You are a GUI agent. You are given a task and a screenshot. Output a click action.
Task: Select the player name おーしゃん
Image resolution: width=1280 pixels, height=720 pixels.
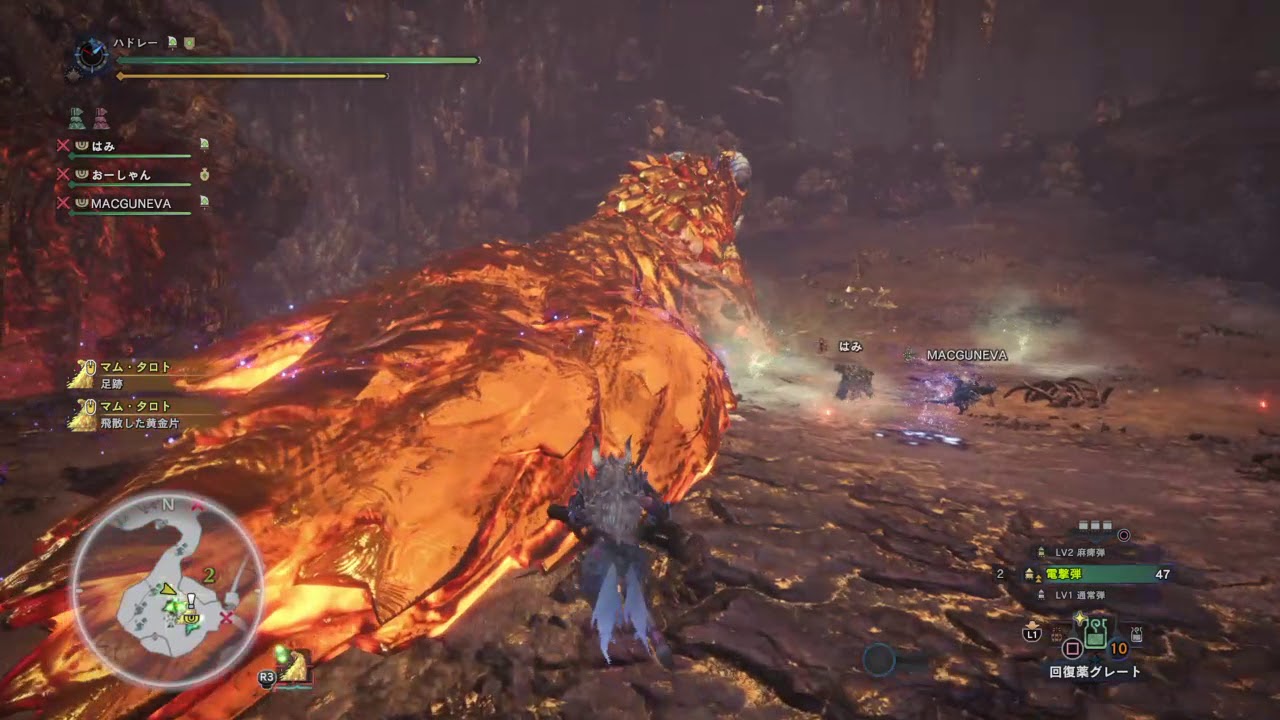tap(123, 174)
